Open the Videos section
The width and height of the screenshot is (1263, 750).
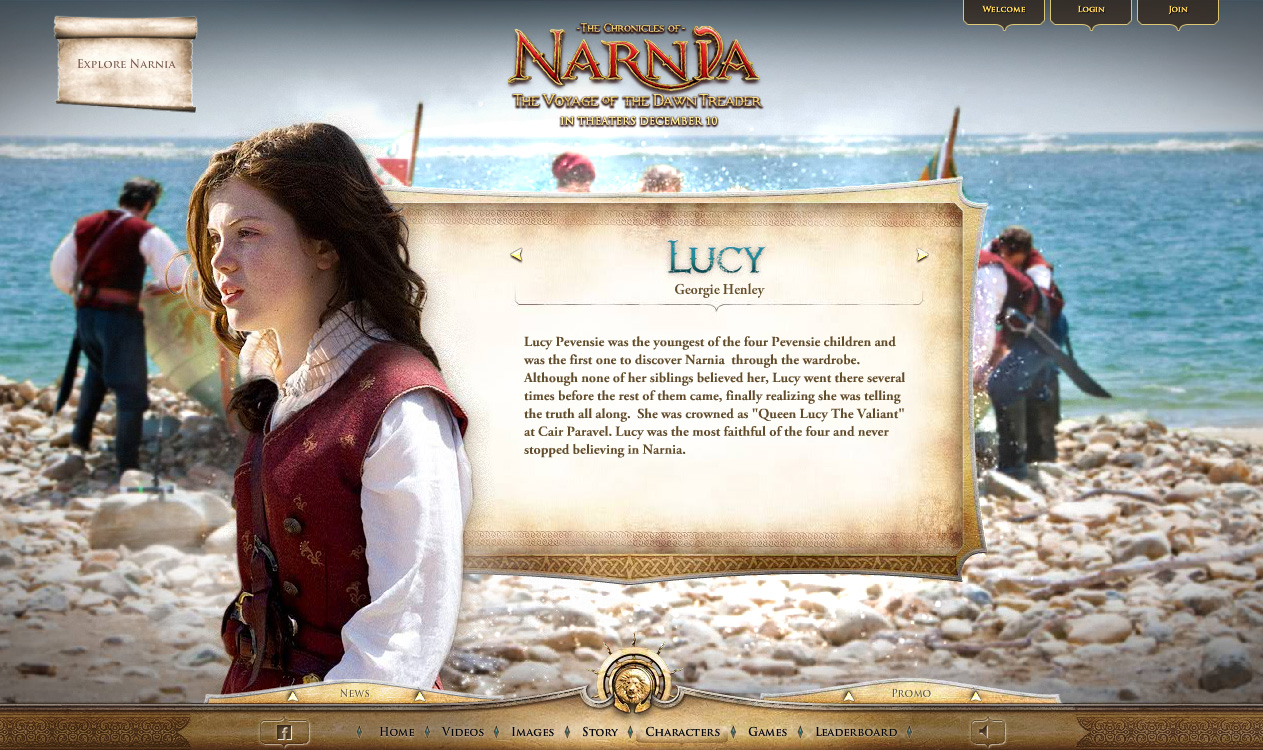click(x=463, y=732)
